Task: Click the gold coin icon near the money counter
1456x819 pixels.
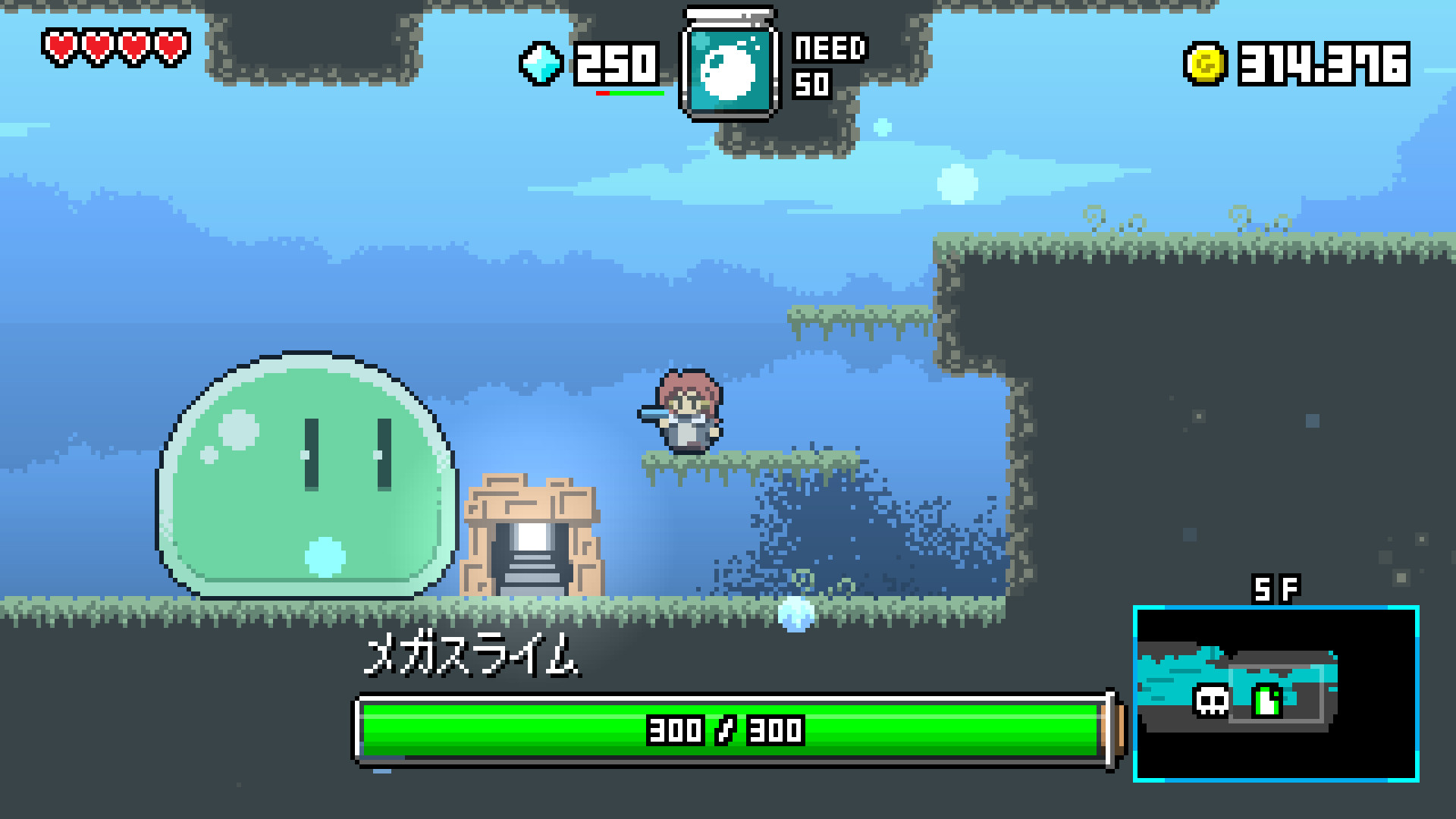Action: tap(1206, 64)
